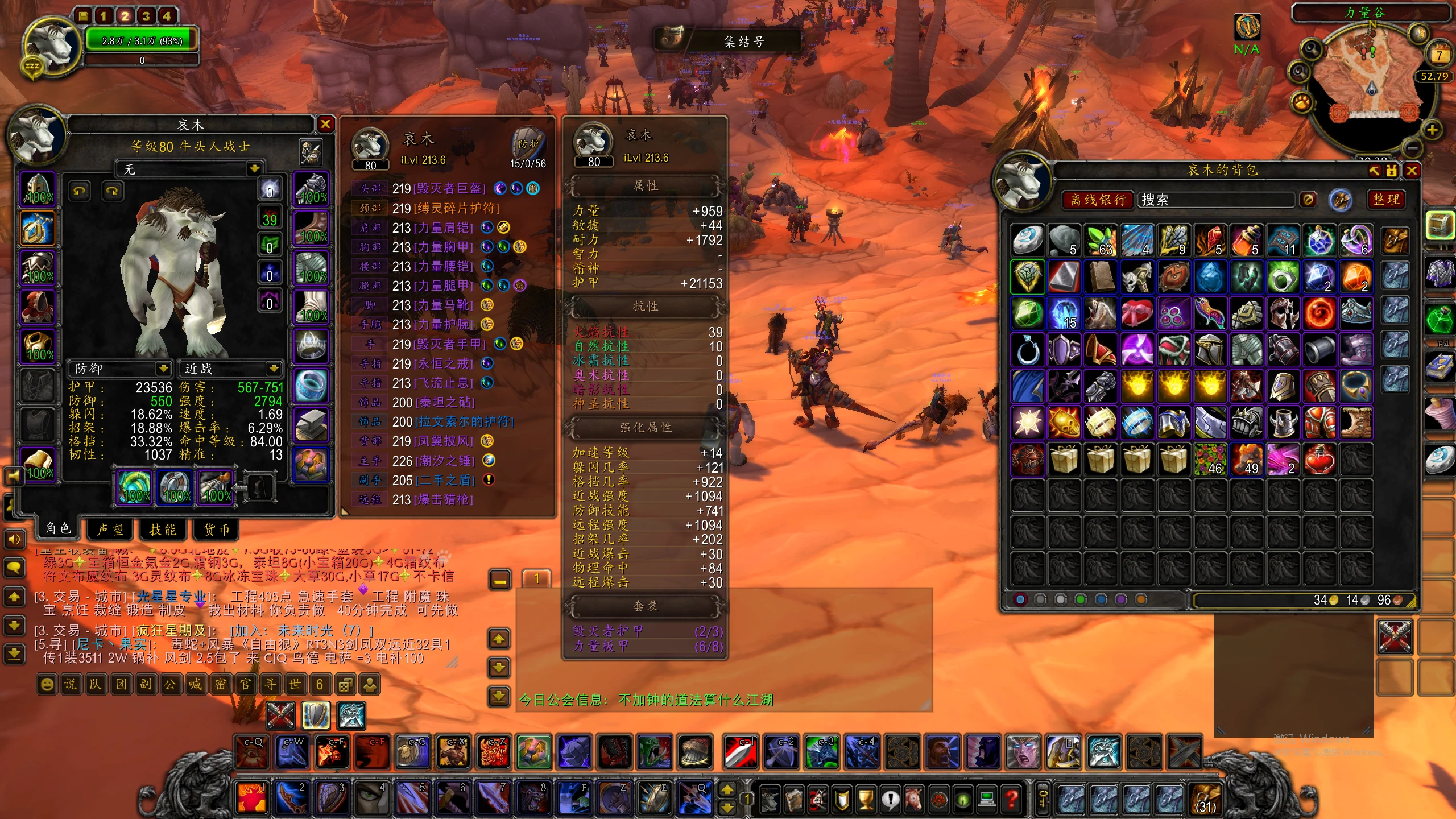
Task: Click the 说 say chat channel button
Action: (71, 684)
